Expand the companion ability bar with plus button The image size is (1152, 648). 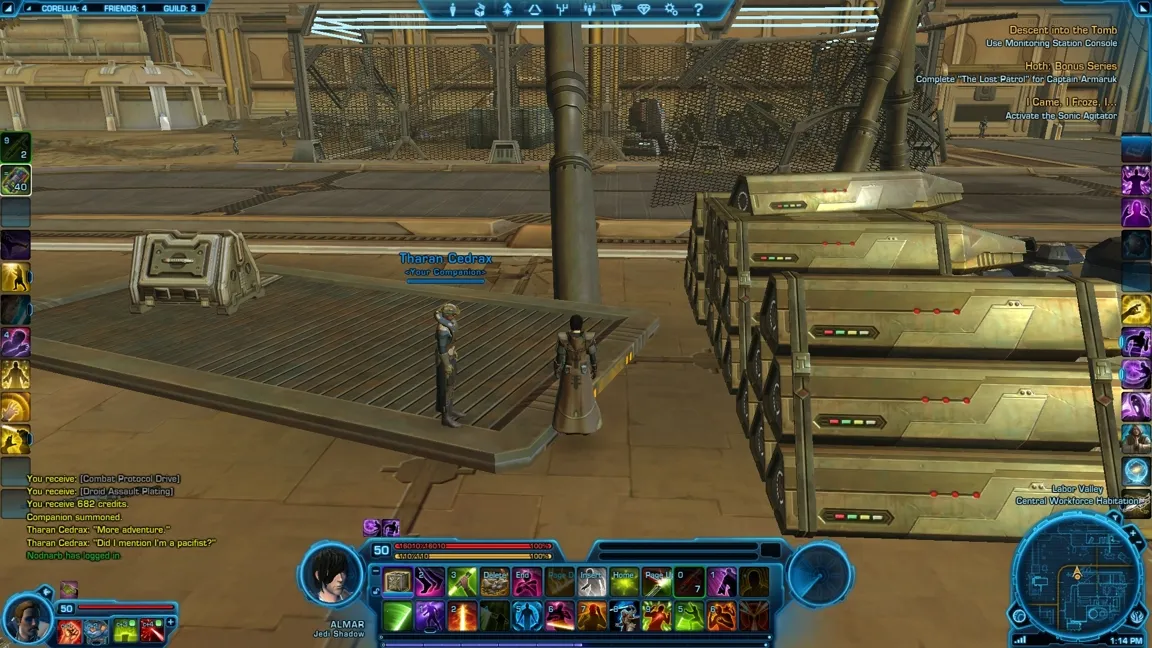171,623
